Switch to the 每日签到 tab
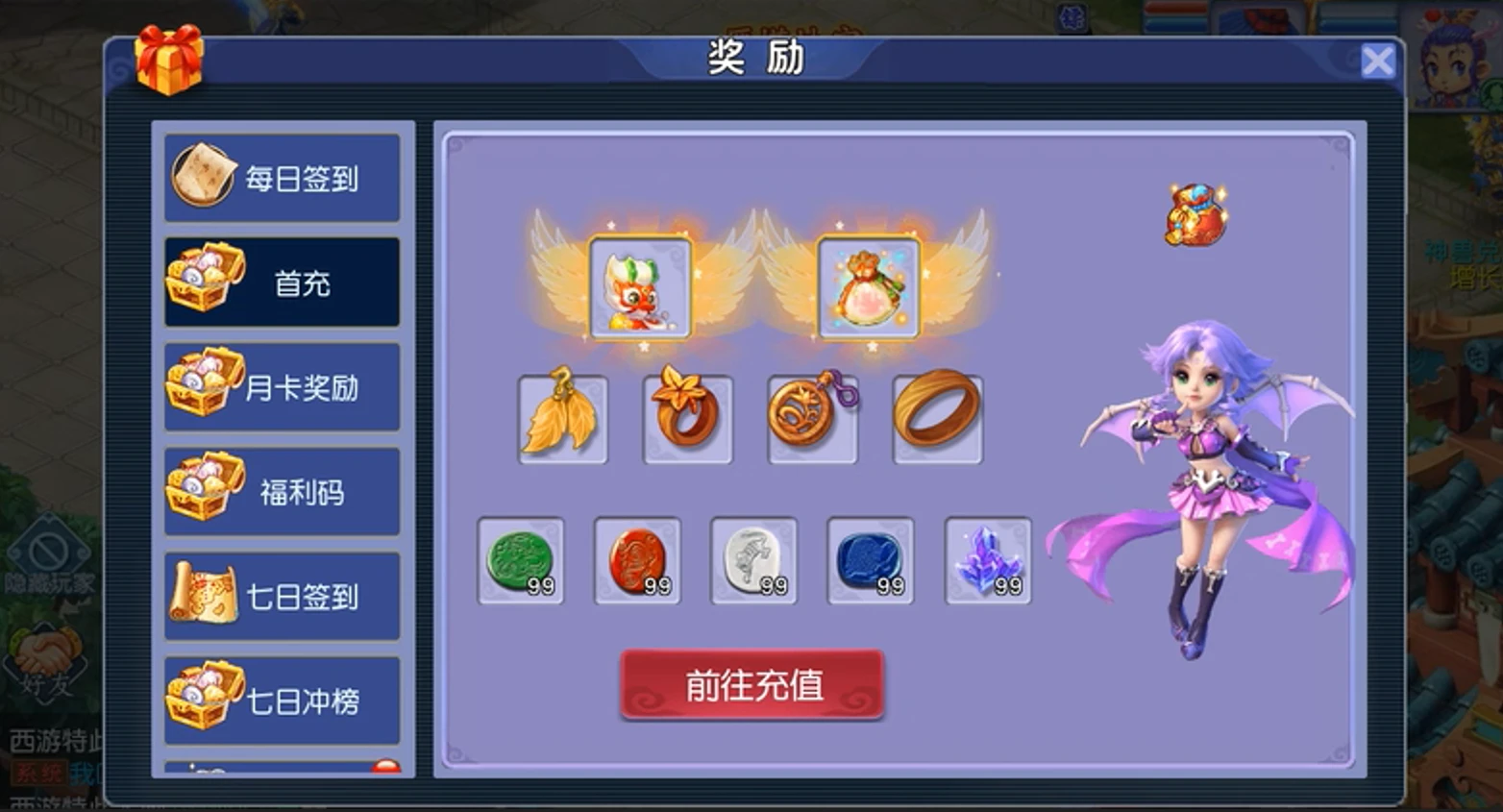The width and height of the screenshot is (1503, 812). pyautogui.click(x=282, y=176)
